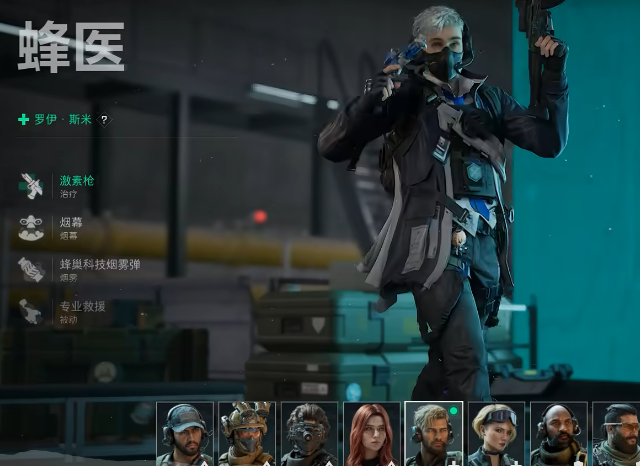
Task: Pick the bald bearded operator with headset
Action: pyautogui.click(x=558, y=434)
